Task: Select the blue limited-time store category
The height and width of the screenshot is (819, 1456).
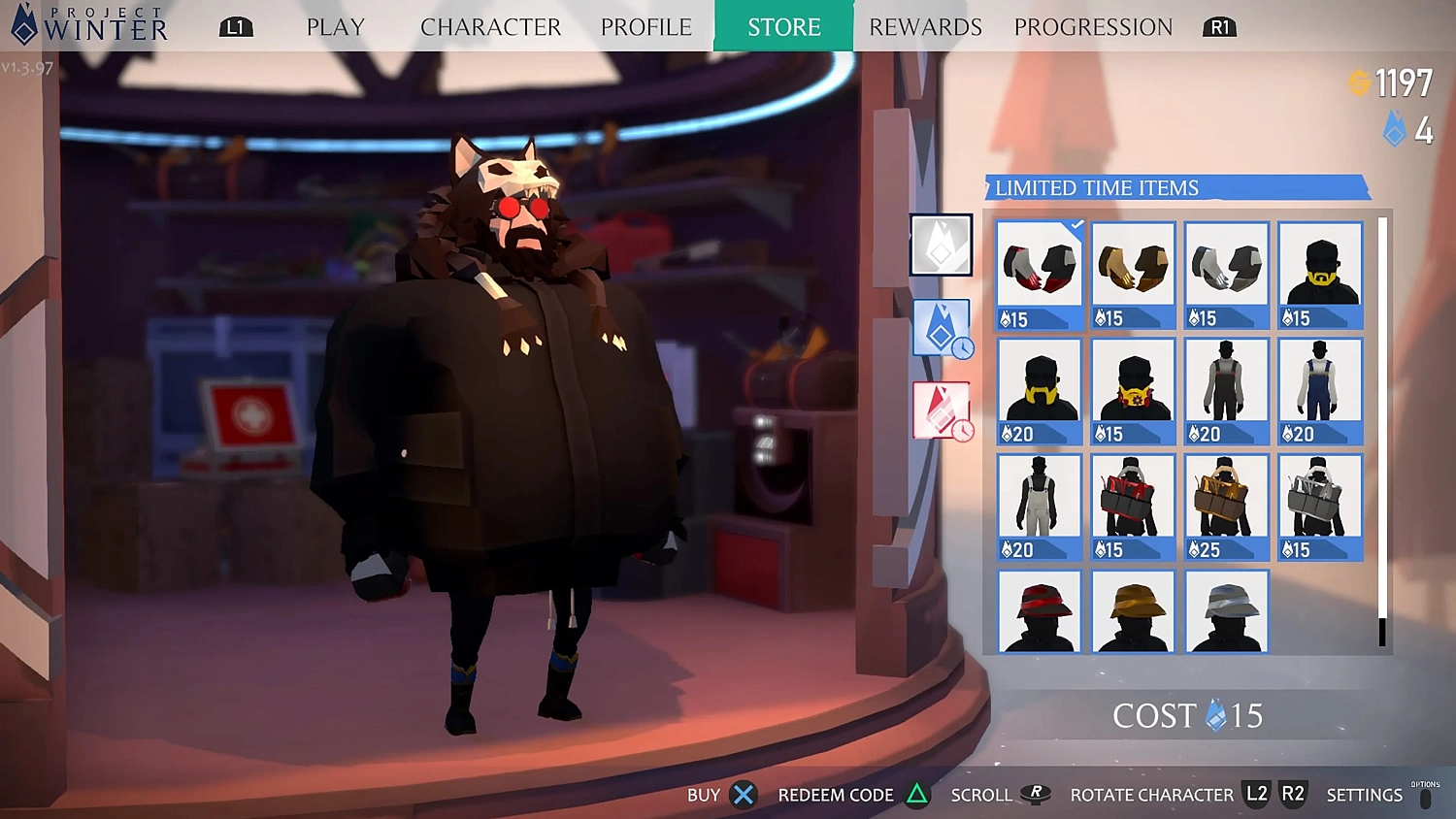Action: point(941,328)
